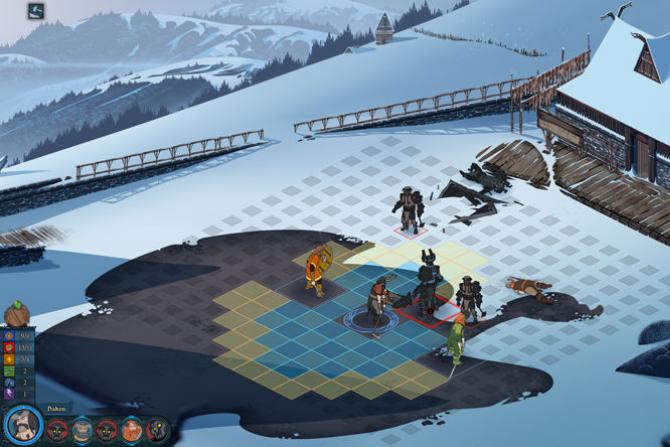Select the grey-bearded man turn-order portrait
Screen dimensions: 670x447
coord(83,430)
